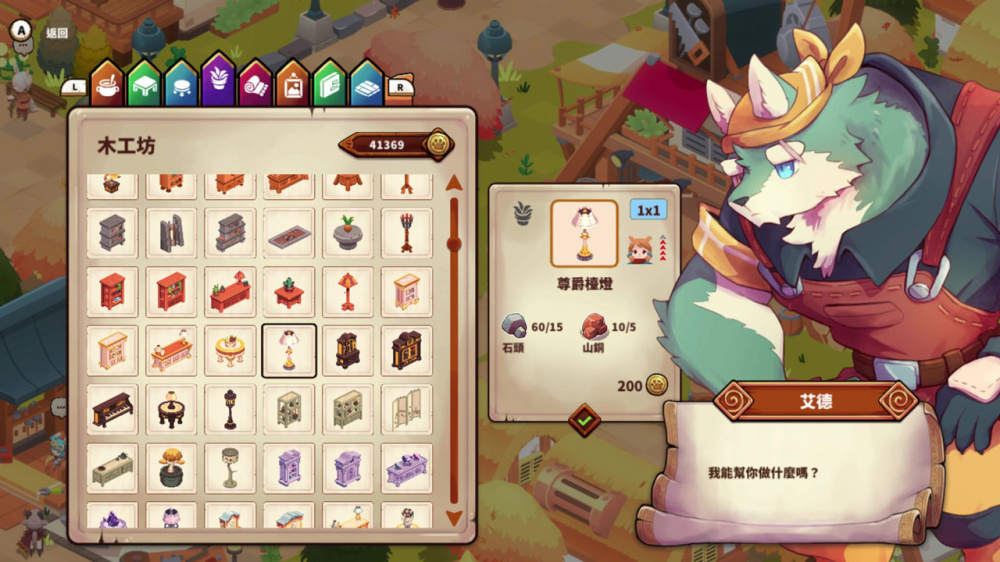
Task: Switch to the cooking pot category tab
Action: [x=107, y=83]
